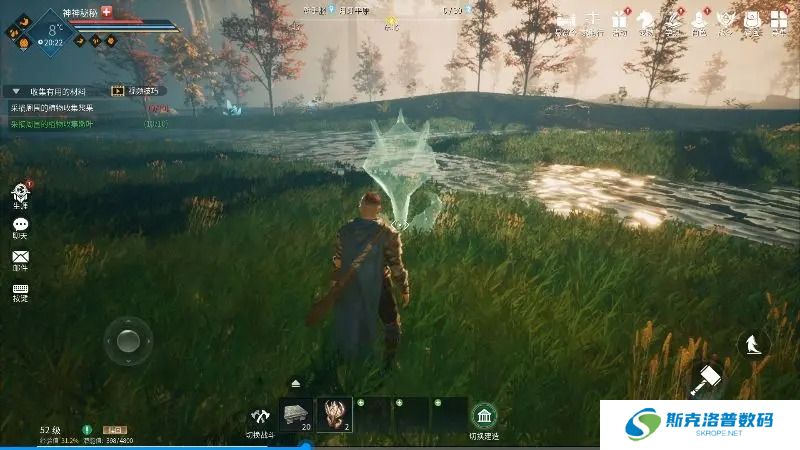
Task: Open the chat speech bubble
Action: point(20,225)
